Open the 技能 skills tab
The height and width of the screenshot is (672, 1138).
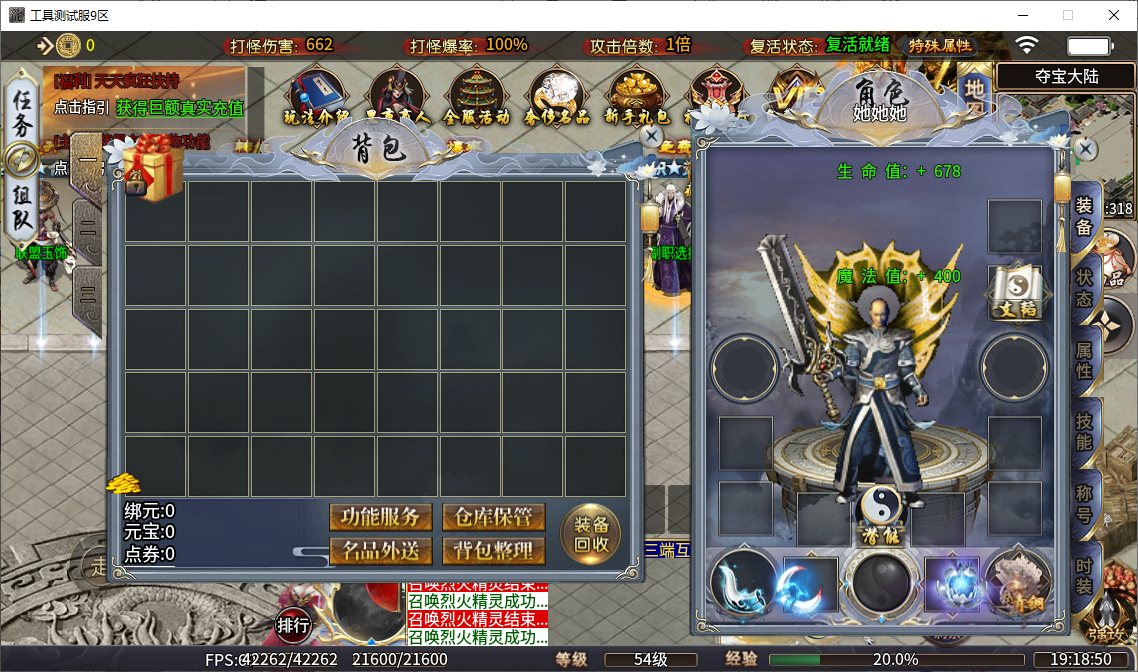point(1084,430)
